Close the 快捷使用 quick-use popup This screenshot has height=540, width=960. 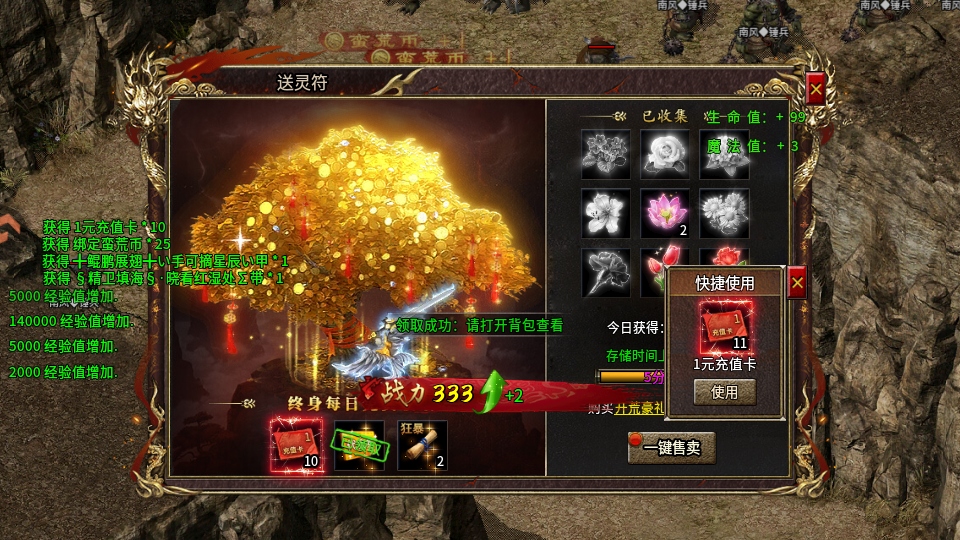(x=797, y=283)
